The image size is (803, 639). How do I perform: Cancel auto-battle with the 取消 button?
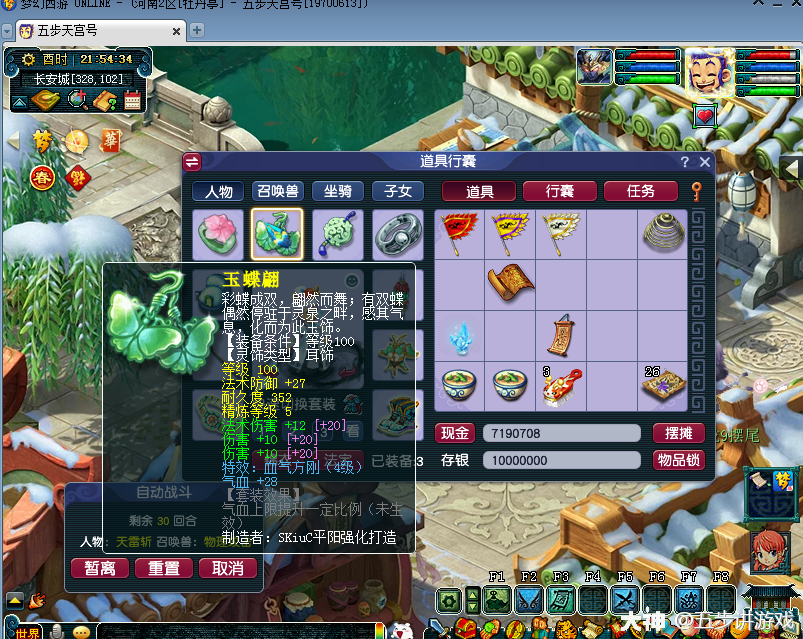click(x=228, y=568)
